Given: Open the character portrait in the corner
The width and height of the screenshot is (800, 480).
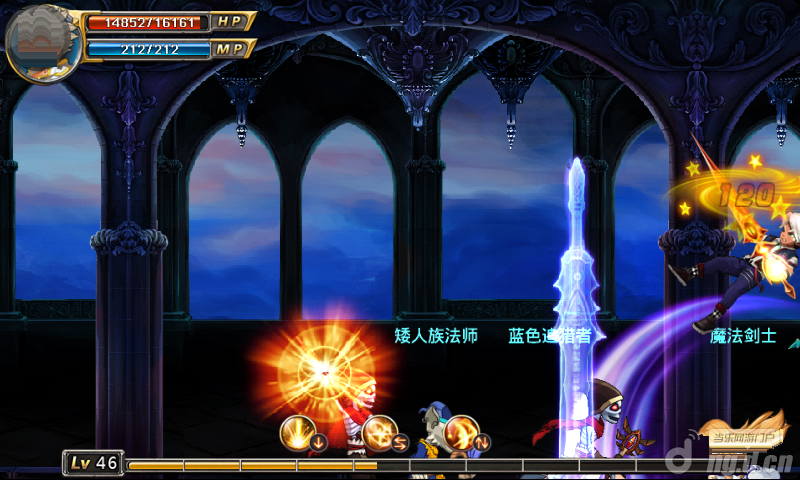Looking at the screenshot, I should 42,42.
